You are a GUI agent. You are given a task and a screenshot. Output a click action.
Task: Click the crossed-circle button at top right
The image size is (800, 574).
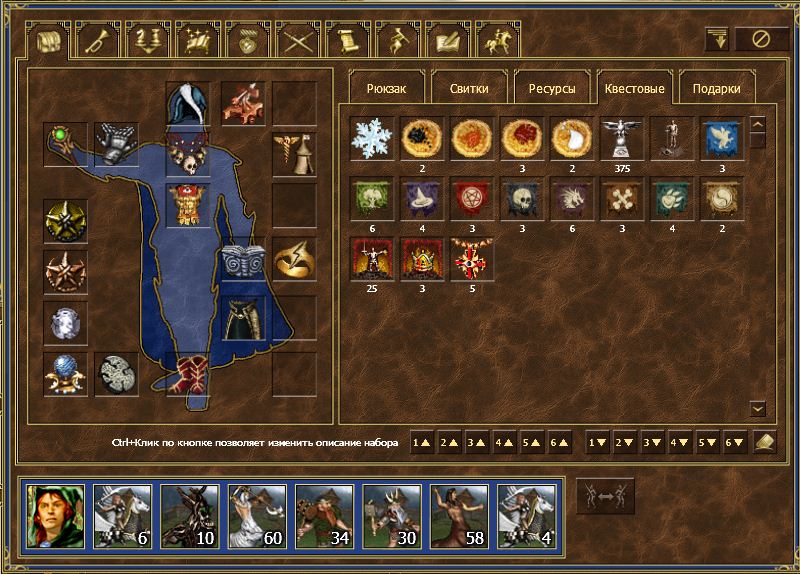[762, 39]
